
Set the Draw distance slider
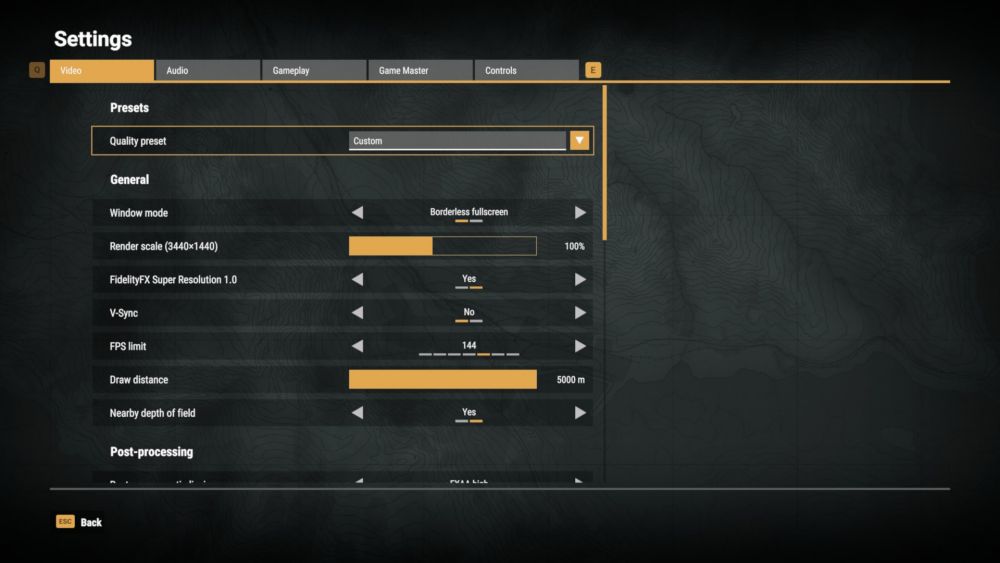442,380
